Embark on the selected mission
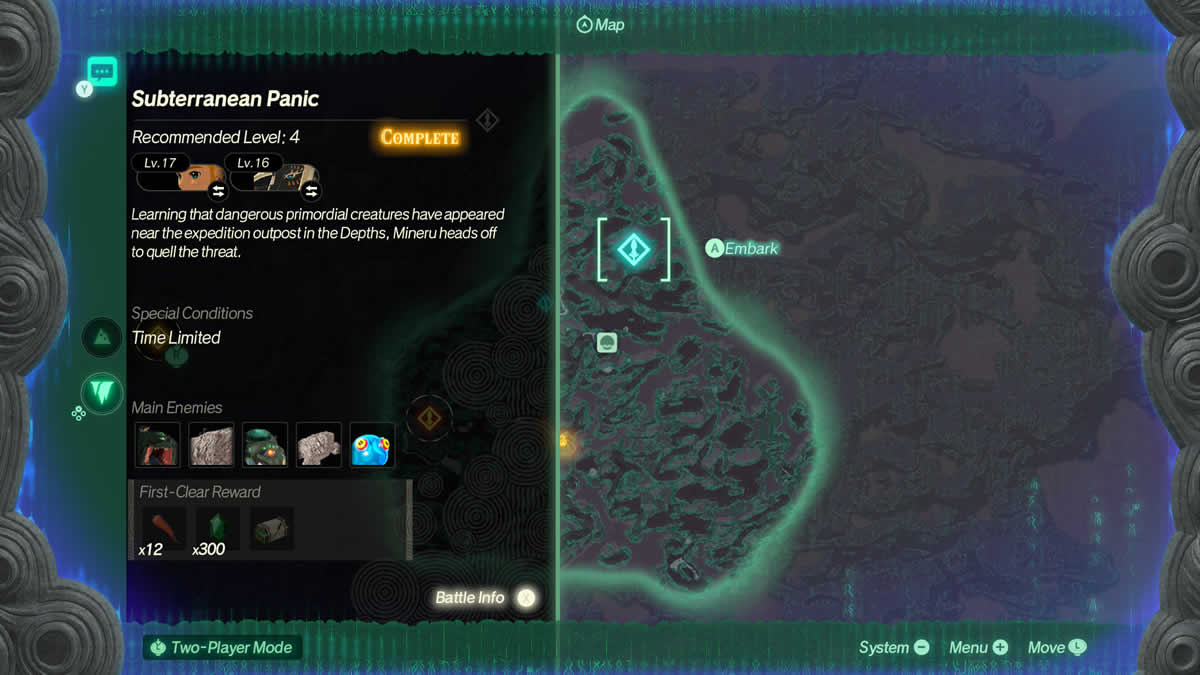Image resolution: width=1200 pixels, height=675 pixels. [742, 248]
